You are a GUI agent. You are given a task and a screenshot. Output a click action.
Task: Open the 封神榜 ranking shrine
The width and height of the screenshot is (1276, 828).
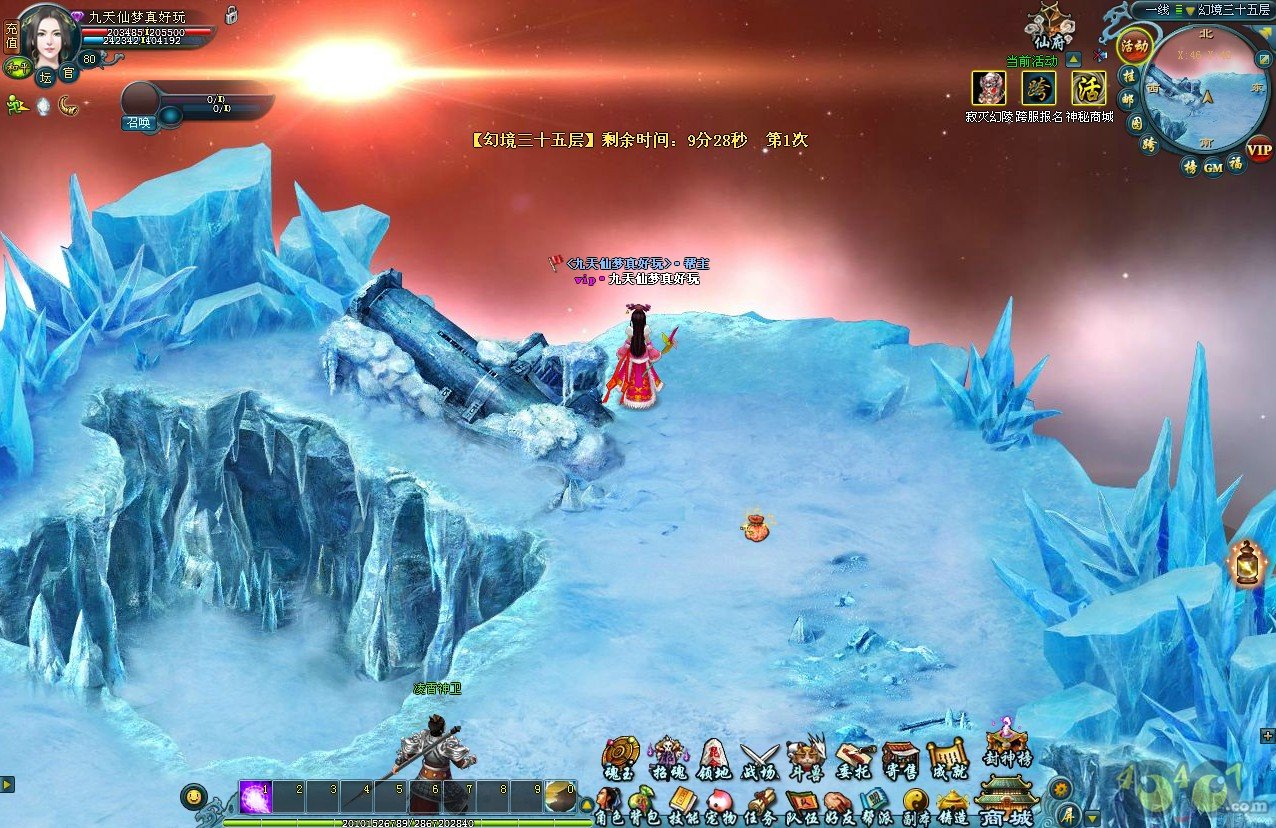1005,745
